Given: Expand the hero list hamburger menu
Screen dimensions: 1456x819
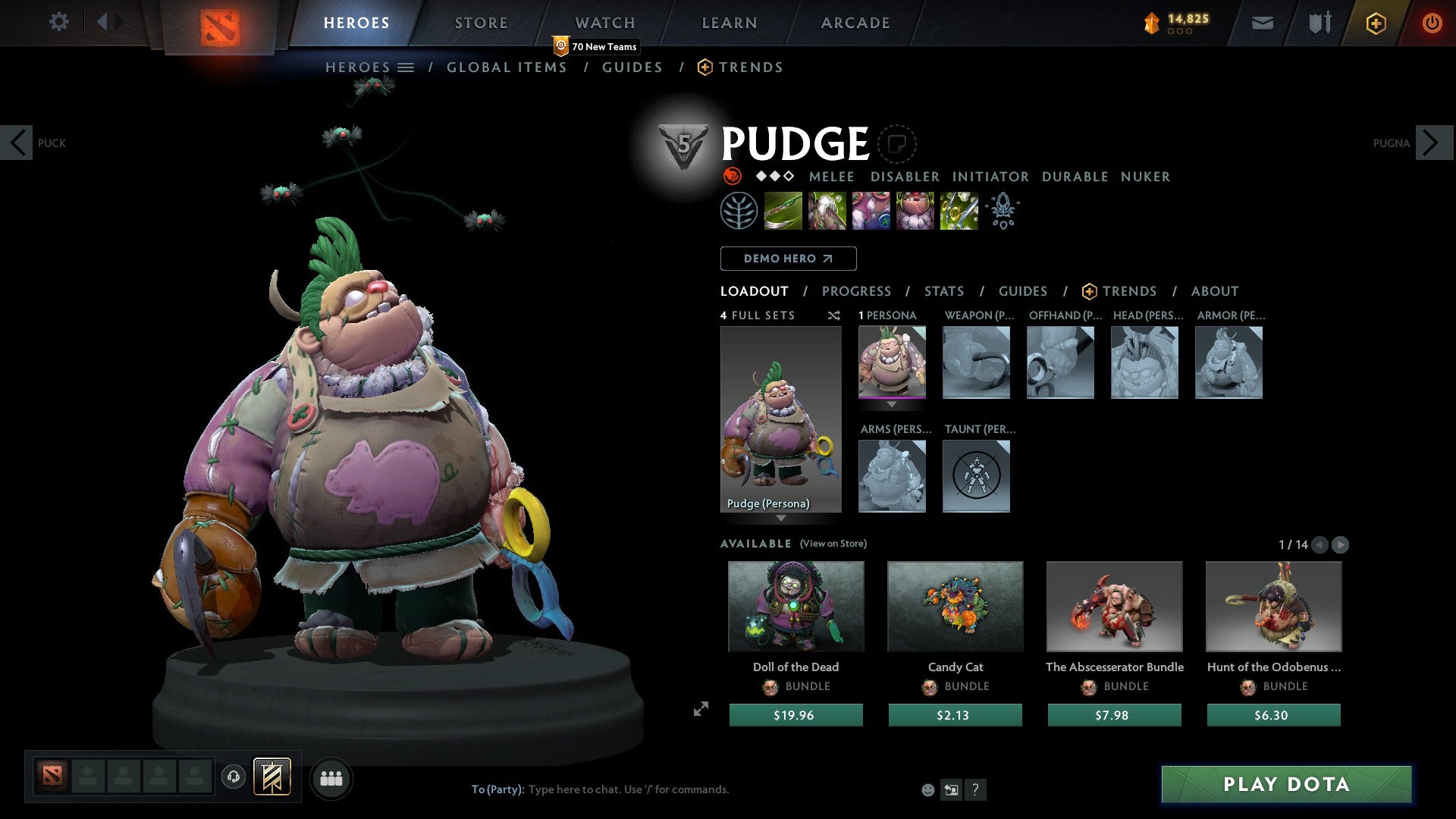Looking at the screenshot, I should click(x=407, y=67).
